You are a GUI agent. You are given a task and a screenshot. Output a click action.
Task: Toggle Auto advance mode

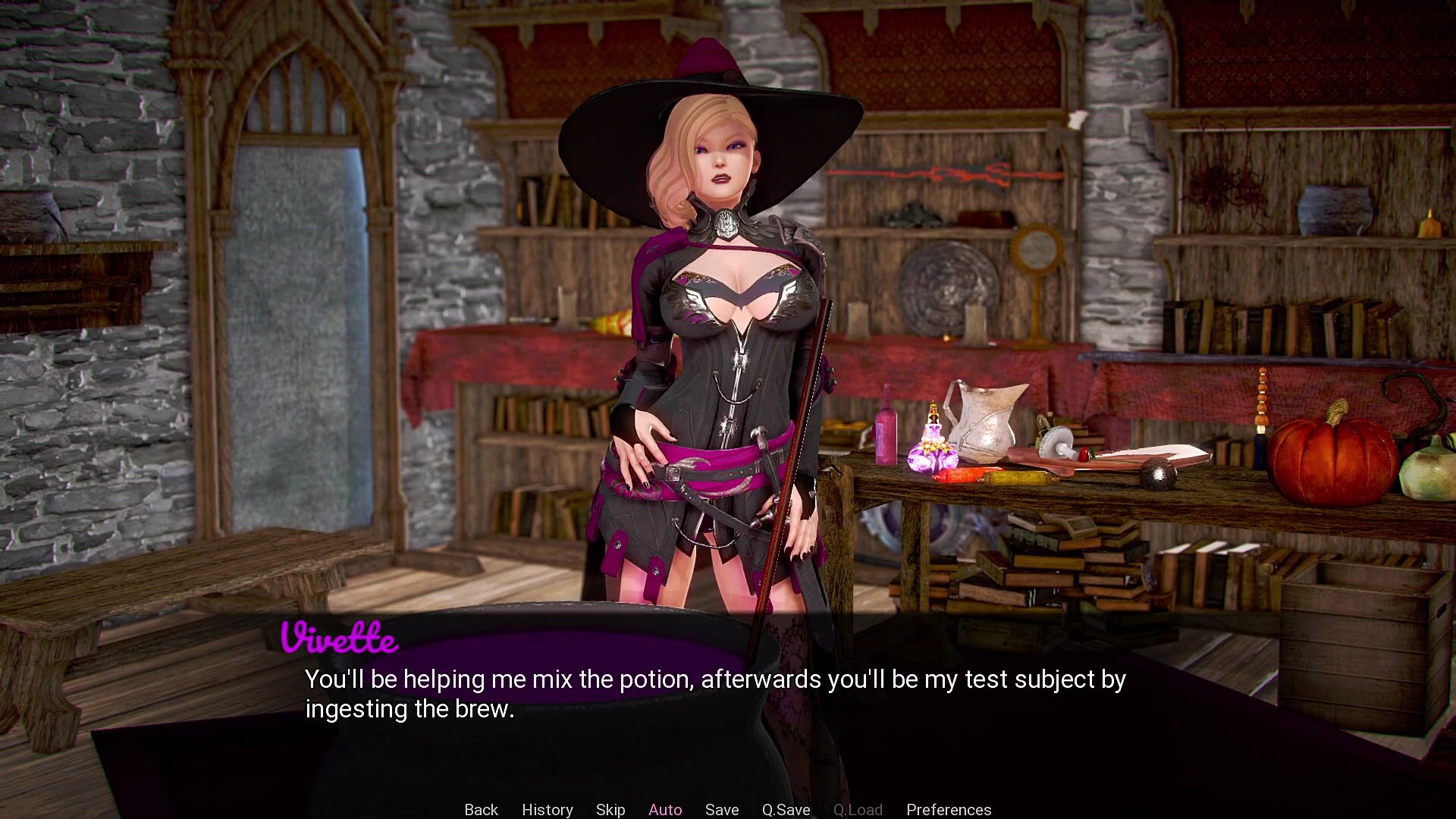[665, 809]
